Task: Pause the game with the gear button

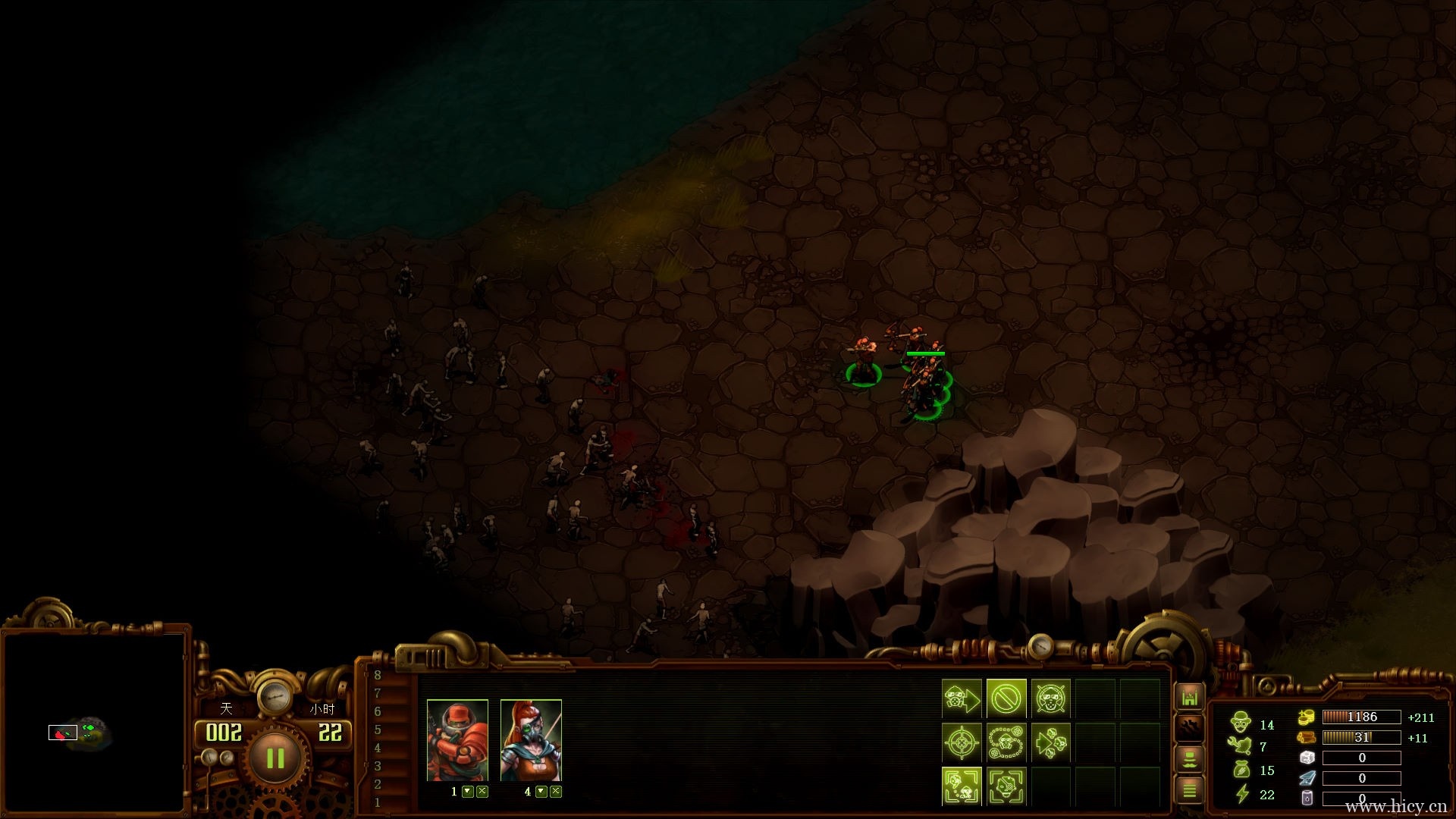Action: (x=275, y=758)
